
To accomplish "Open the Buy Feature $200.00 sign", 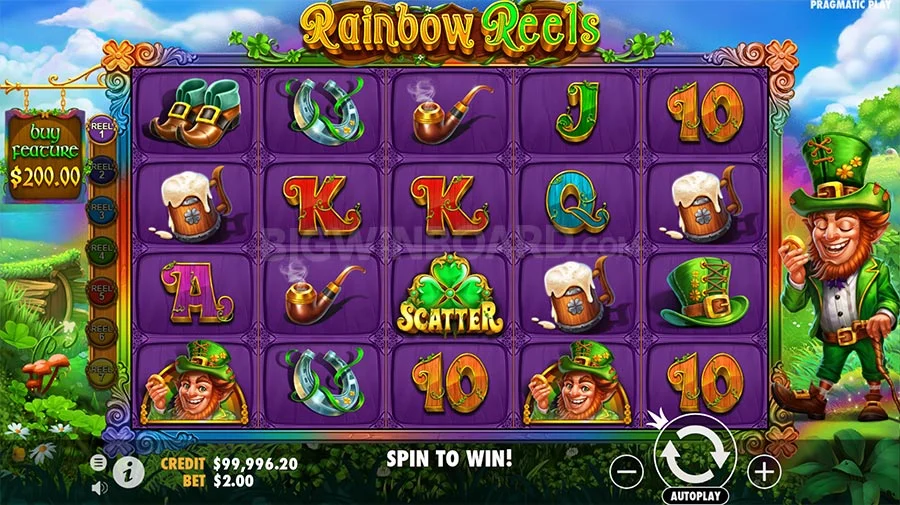I will point(45,157).
